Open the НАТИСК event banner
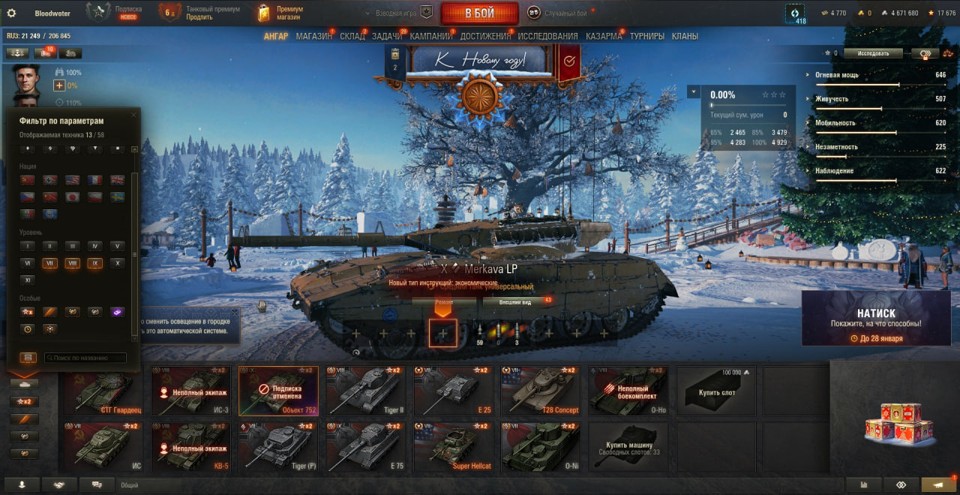 (875, 318)
